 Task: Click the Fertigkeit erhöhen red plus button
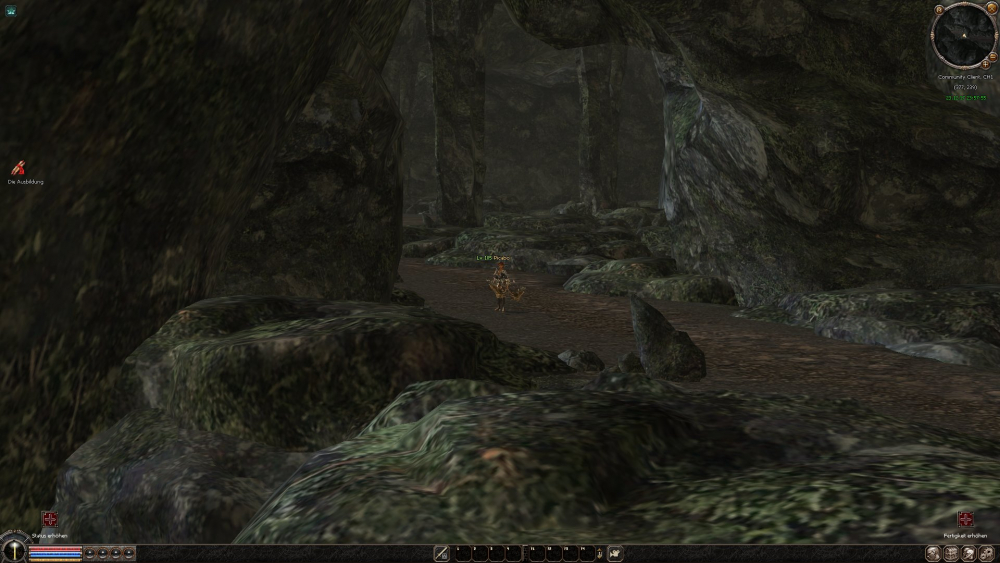pos(965,519)
